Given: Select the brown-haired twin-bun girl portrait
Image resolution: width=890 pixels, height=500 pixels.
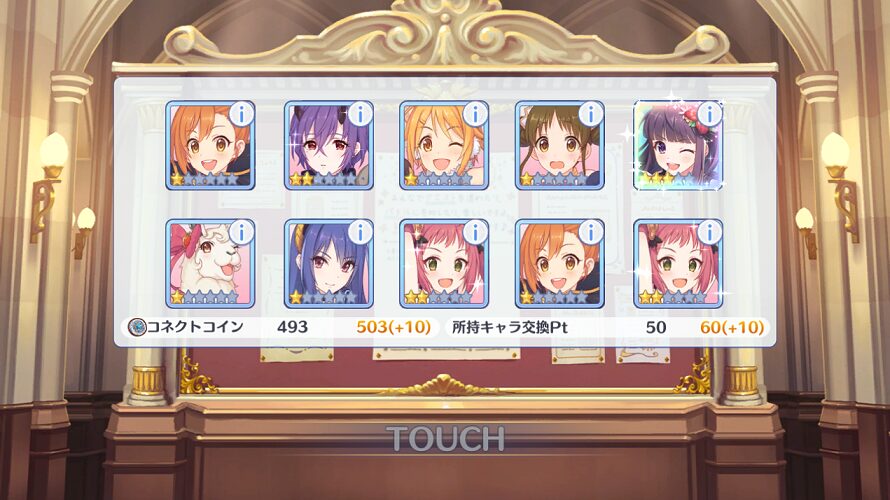Looking at the screenshot, I should coord(559,146).
